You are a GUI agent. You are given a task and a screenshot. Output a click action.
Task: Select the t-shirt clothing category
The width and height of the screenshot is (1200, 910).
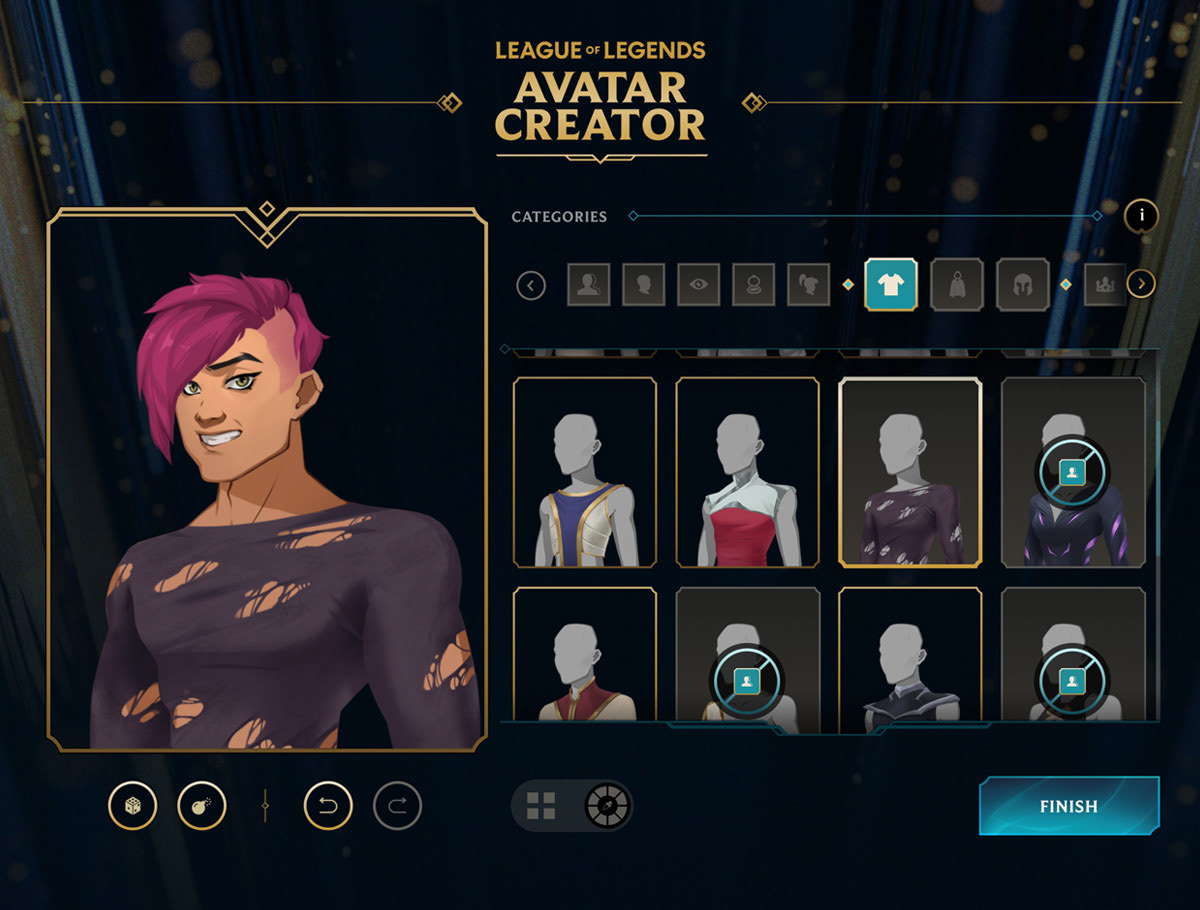[891, 285]
